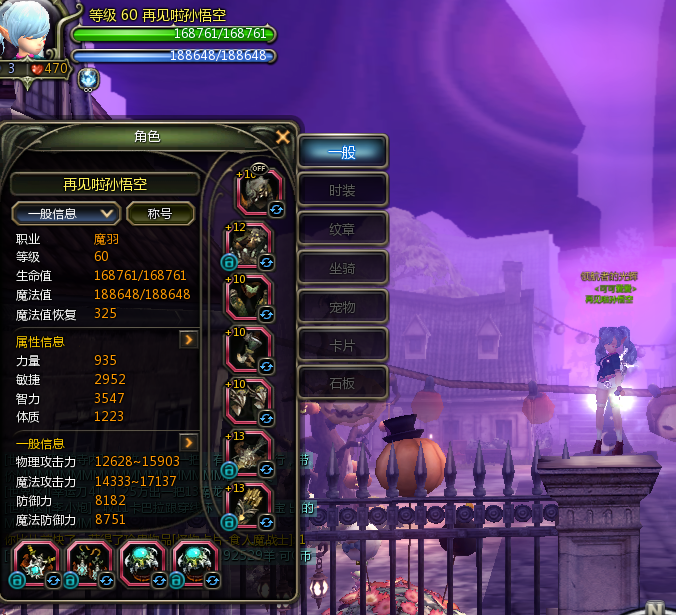Switch to the 一般 tab

pyautogui.click(x=342, y=152)
